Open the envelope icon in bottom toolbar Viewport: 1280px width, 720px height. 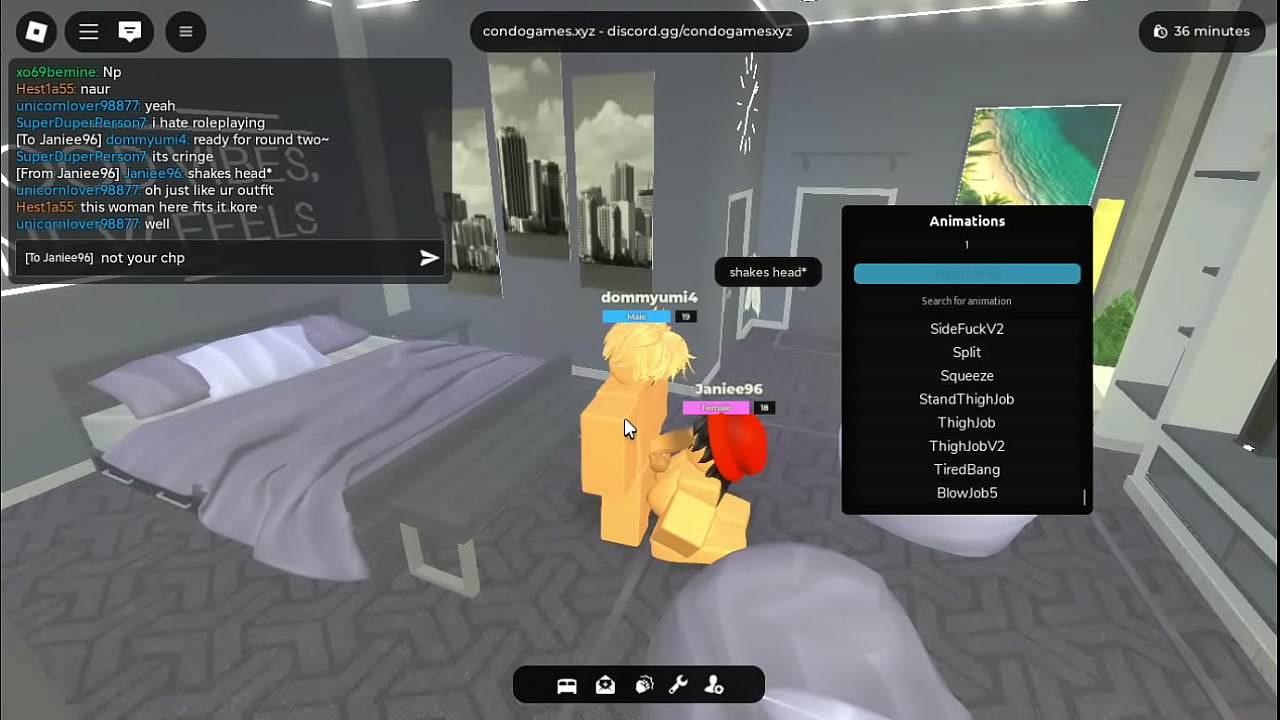tap(605, 685)
